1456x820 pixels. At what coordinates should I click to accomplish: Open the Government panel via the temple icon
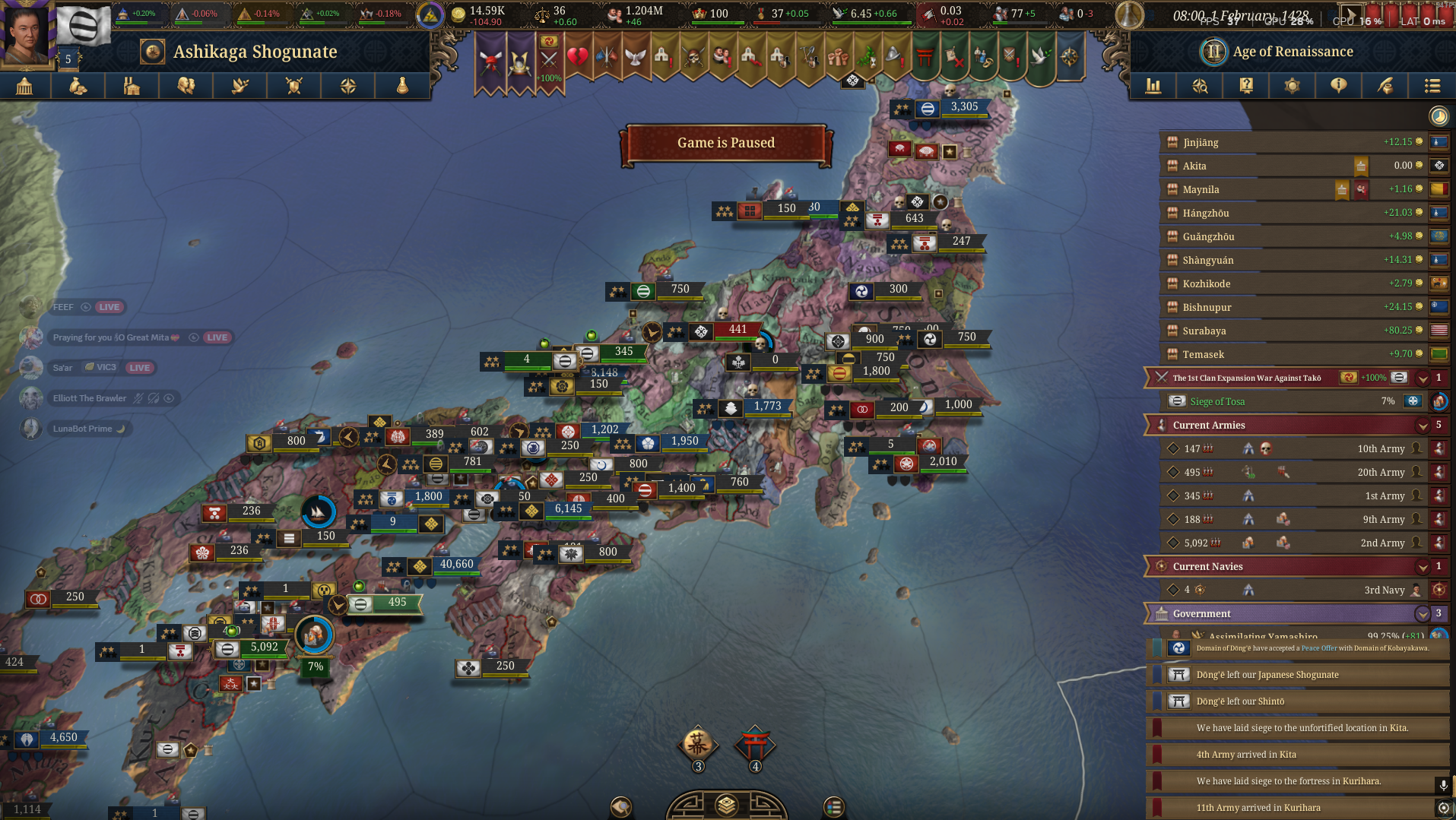click(x=25, y=86)
